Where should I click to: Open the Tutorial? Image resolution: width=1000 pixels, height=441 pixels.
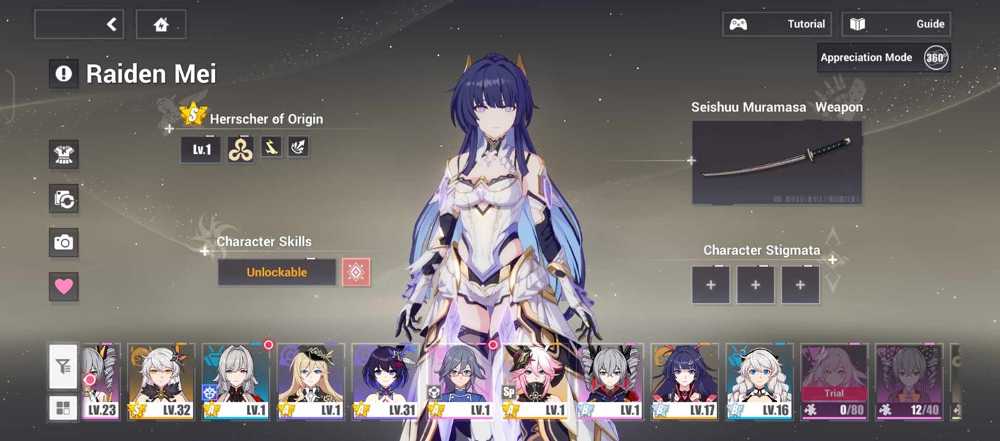(777, 24)
